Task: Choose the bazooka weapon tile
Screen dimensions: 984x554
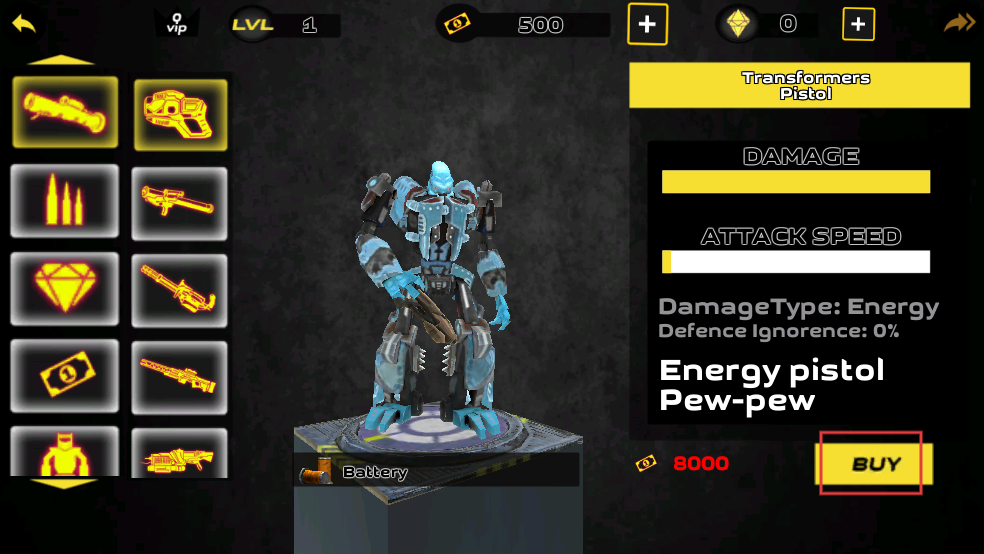Action: click(x=180, y=203)
